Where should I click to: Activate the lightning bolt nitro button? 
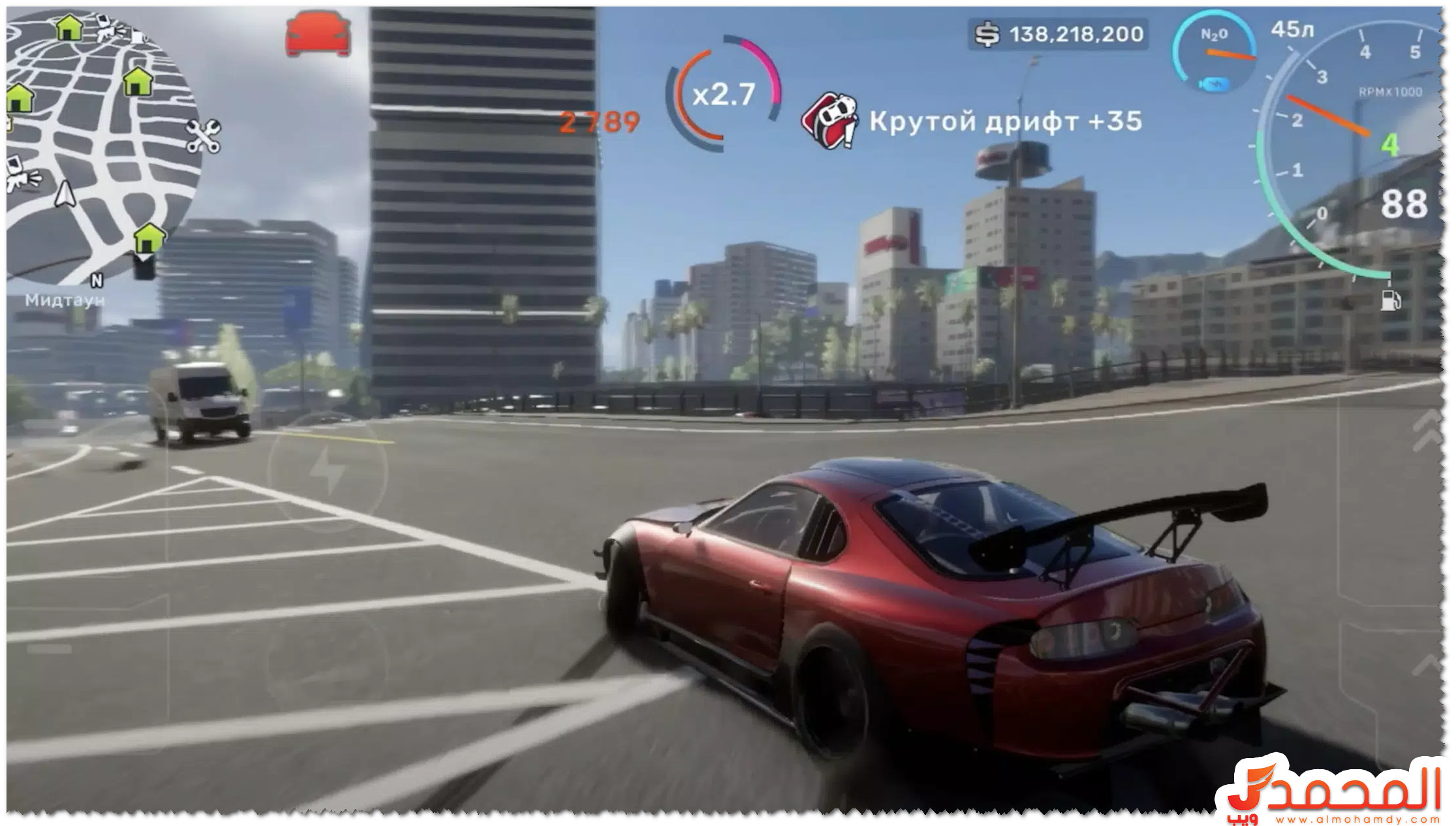point(327,469)
